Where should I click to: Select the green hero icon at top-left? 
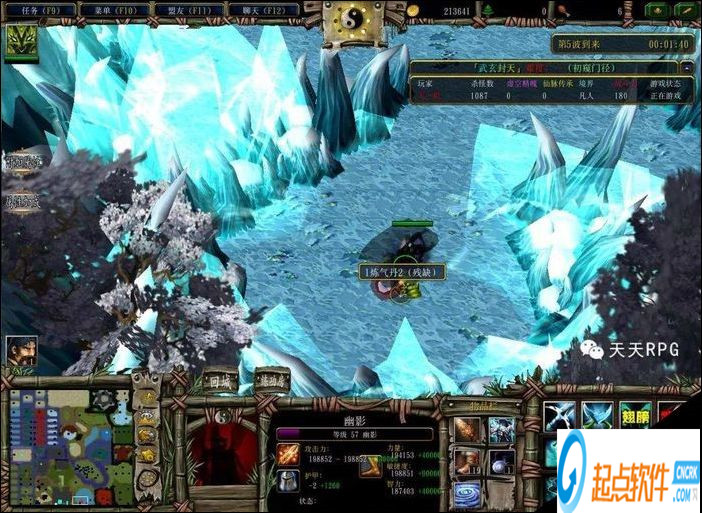(x=20, y=42)
